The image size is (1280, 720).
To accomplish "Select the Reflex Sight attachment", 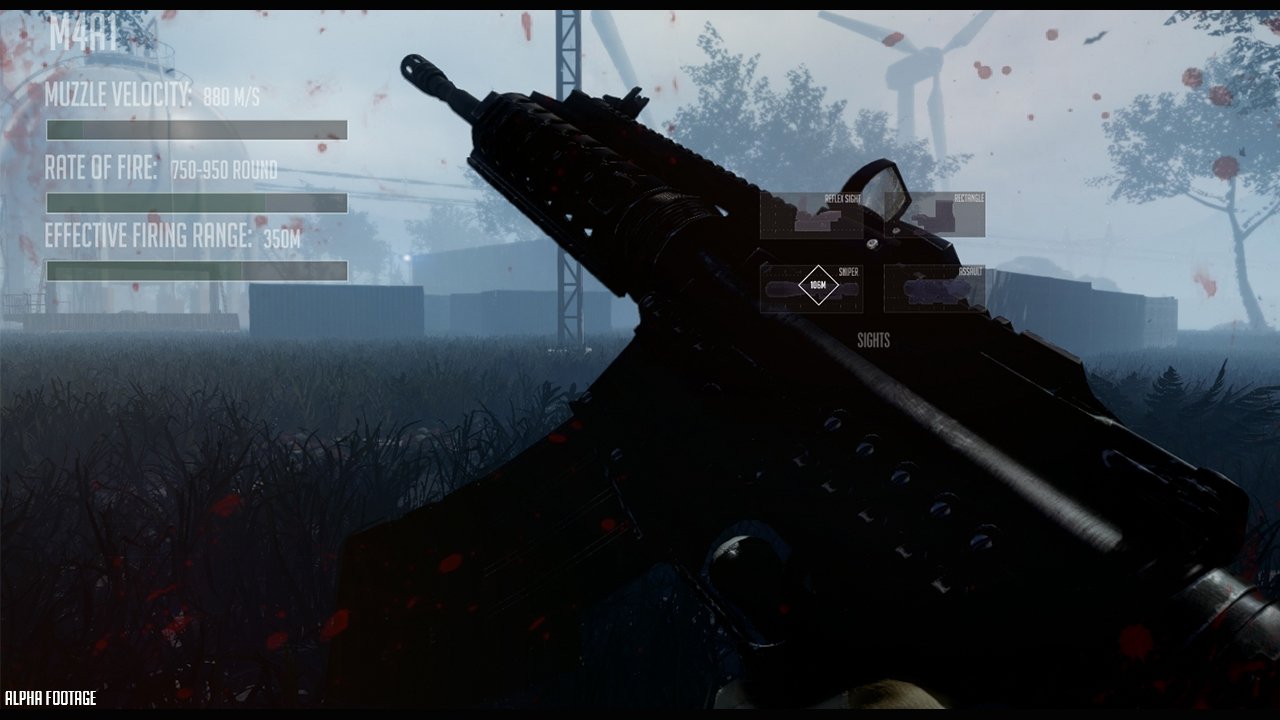I will (x=810, y=215).
